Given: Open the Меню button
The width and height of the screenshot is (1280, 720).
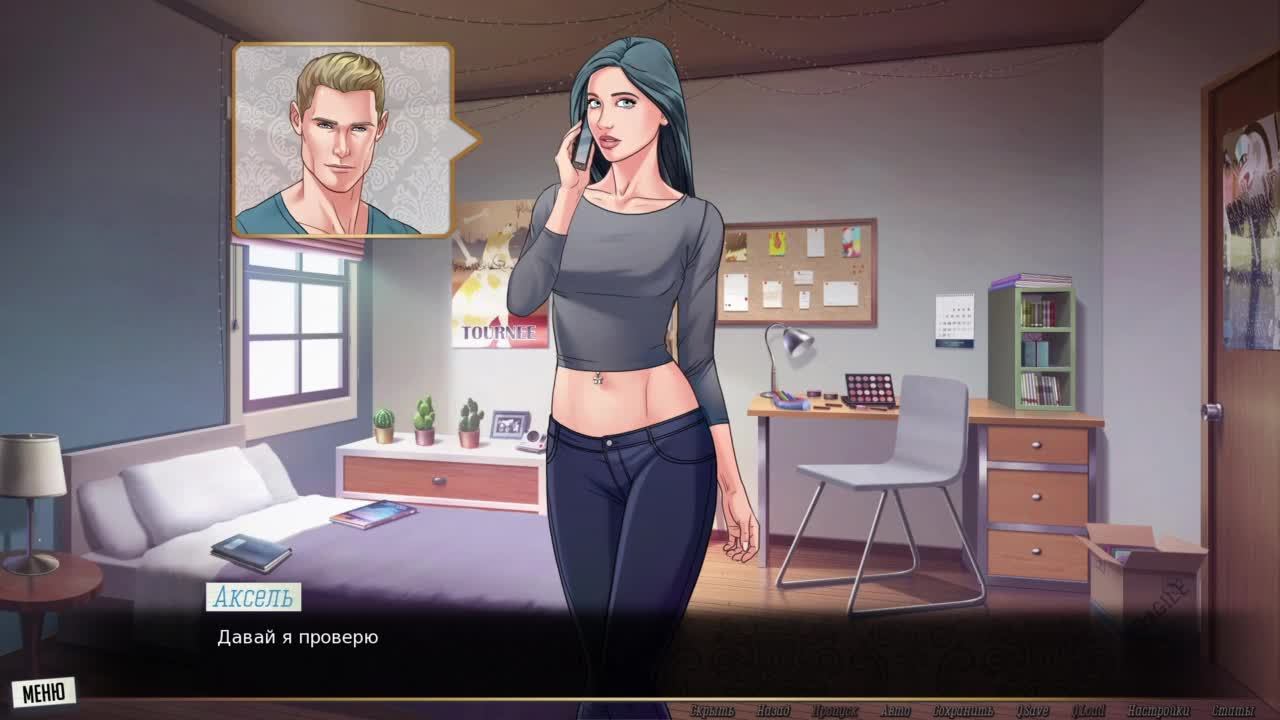Looking at the screenshot, I should (x=44, y=691).
